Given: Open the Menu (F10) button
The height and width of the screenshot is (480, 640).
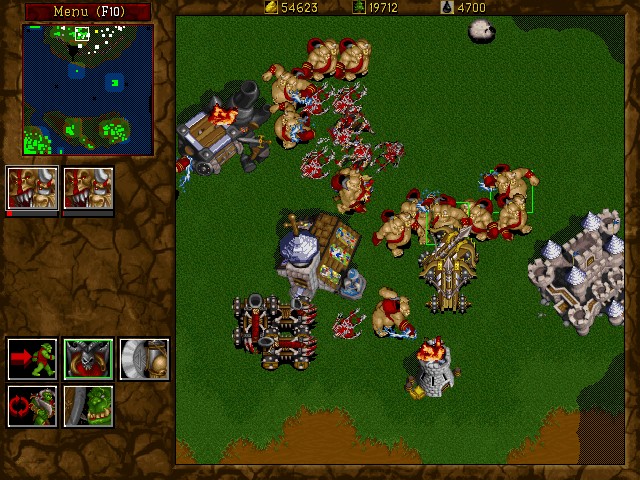Looking at the screenshot, I should point(87,11).
